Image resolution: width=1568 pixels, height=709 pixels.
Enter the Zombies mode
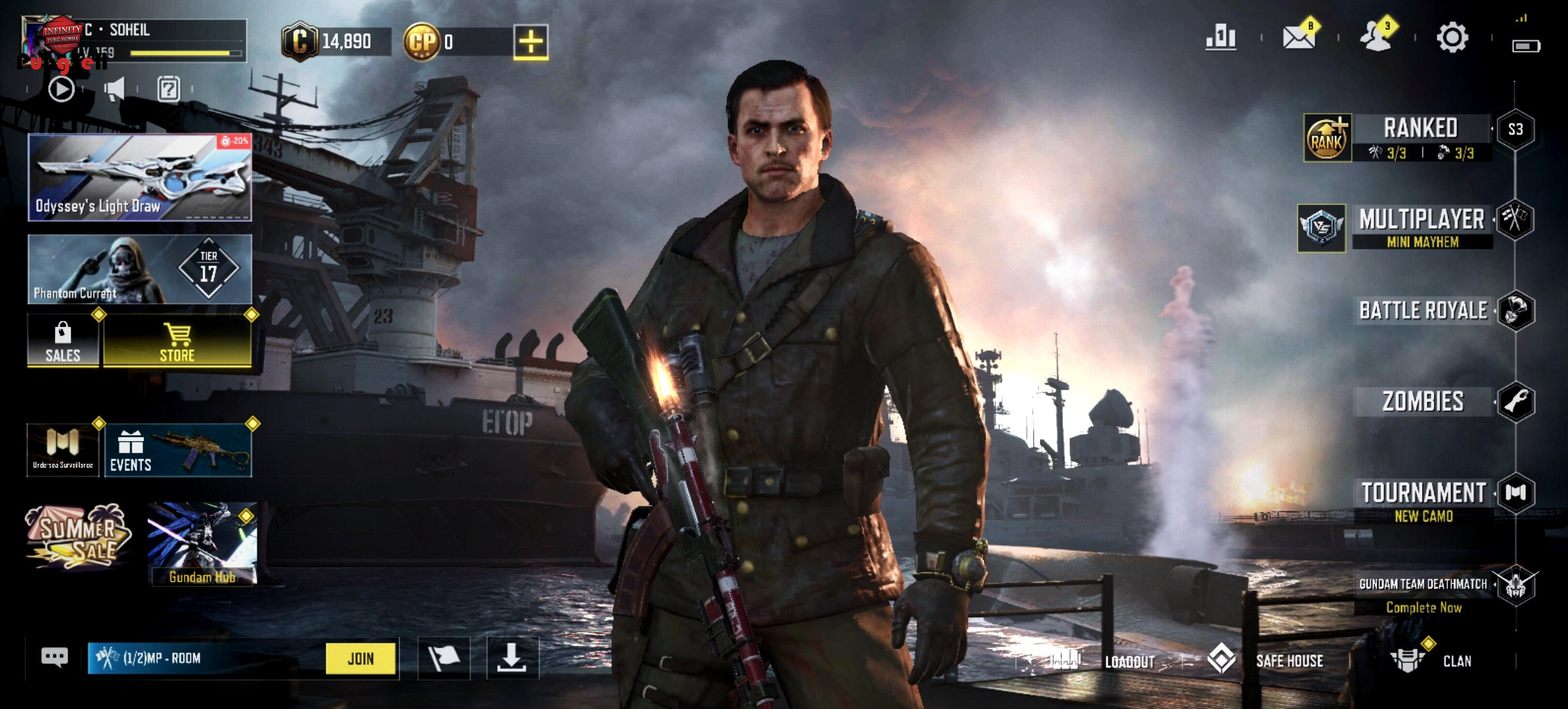[1423, 401]
